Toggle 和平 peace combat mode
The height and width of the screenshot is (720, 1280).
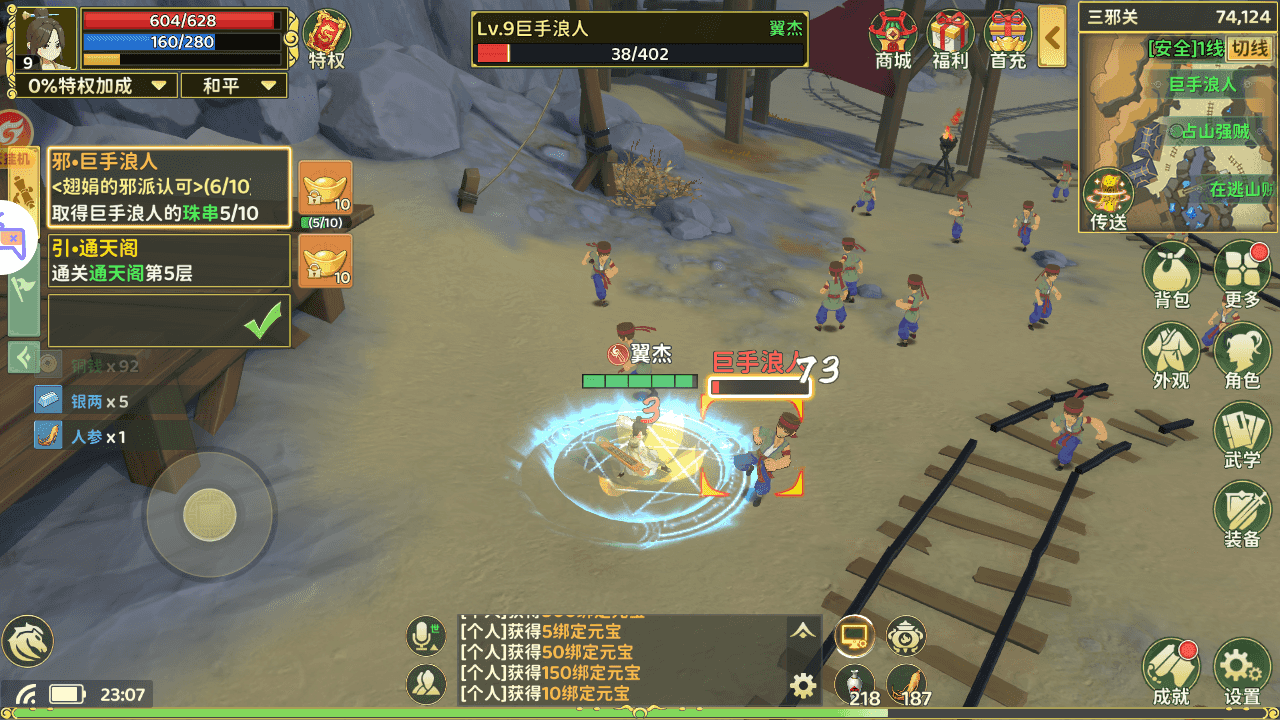tap(233, 85)
